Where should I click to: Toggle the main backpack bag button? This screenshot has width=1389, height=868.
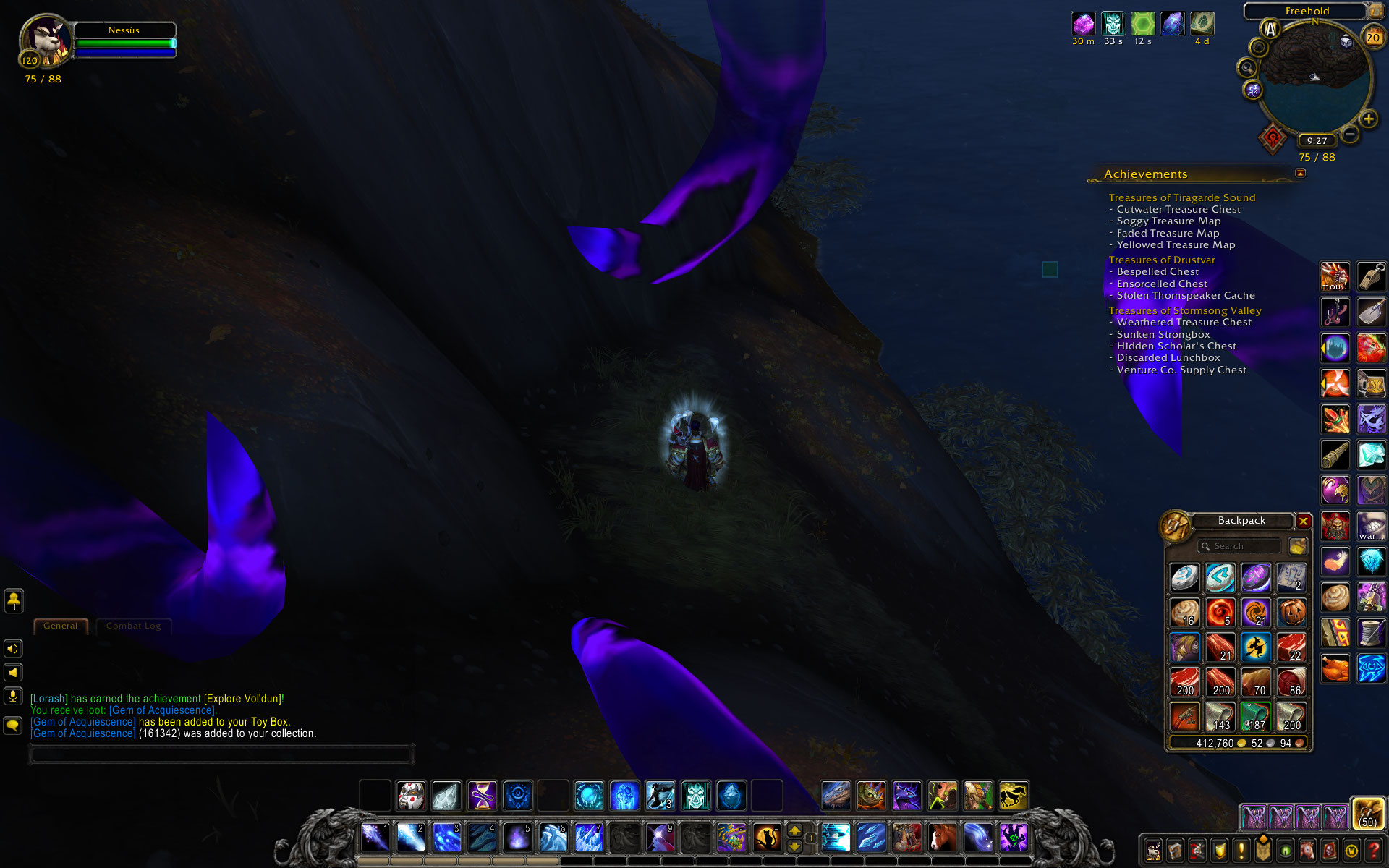click(1368, 814)
